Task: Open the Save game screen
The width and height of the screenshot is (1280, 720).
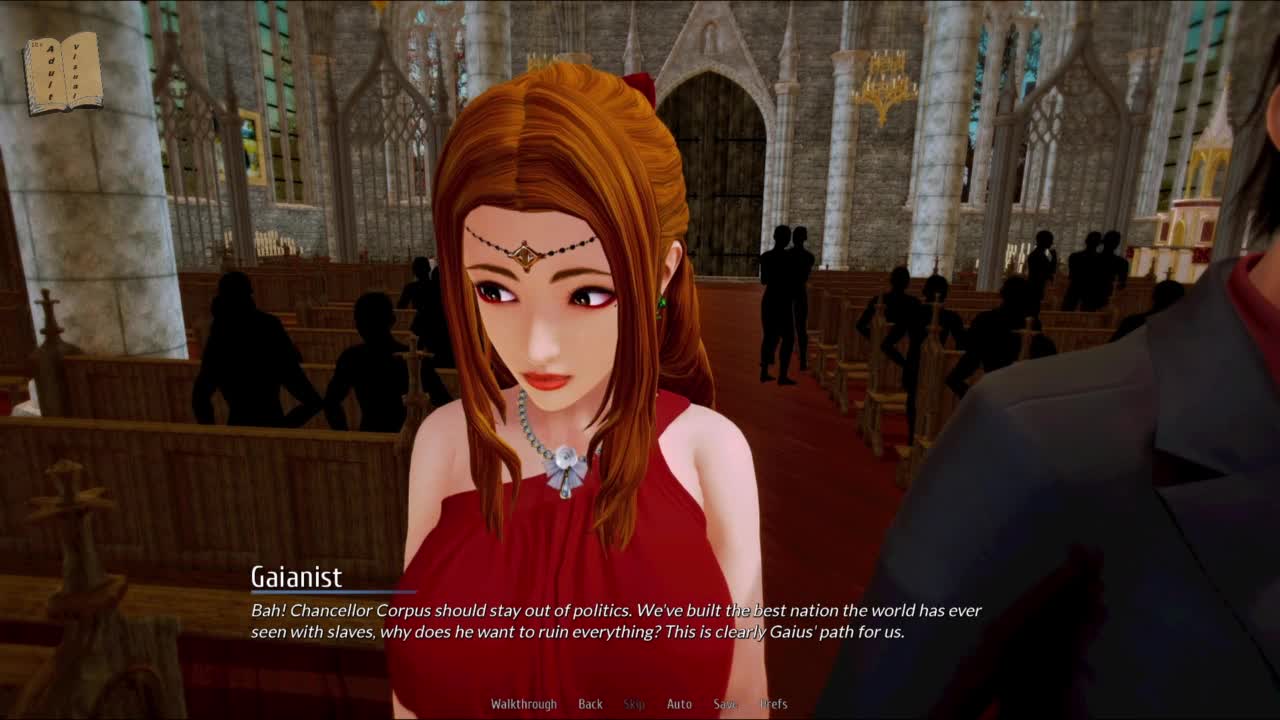Action: [x=725, y=704]
